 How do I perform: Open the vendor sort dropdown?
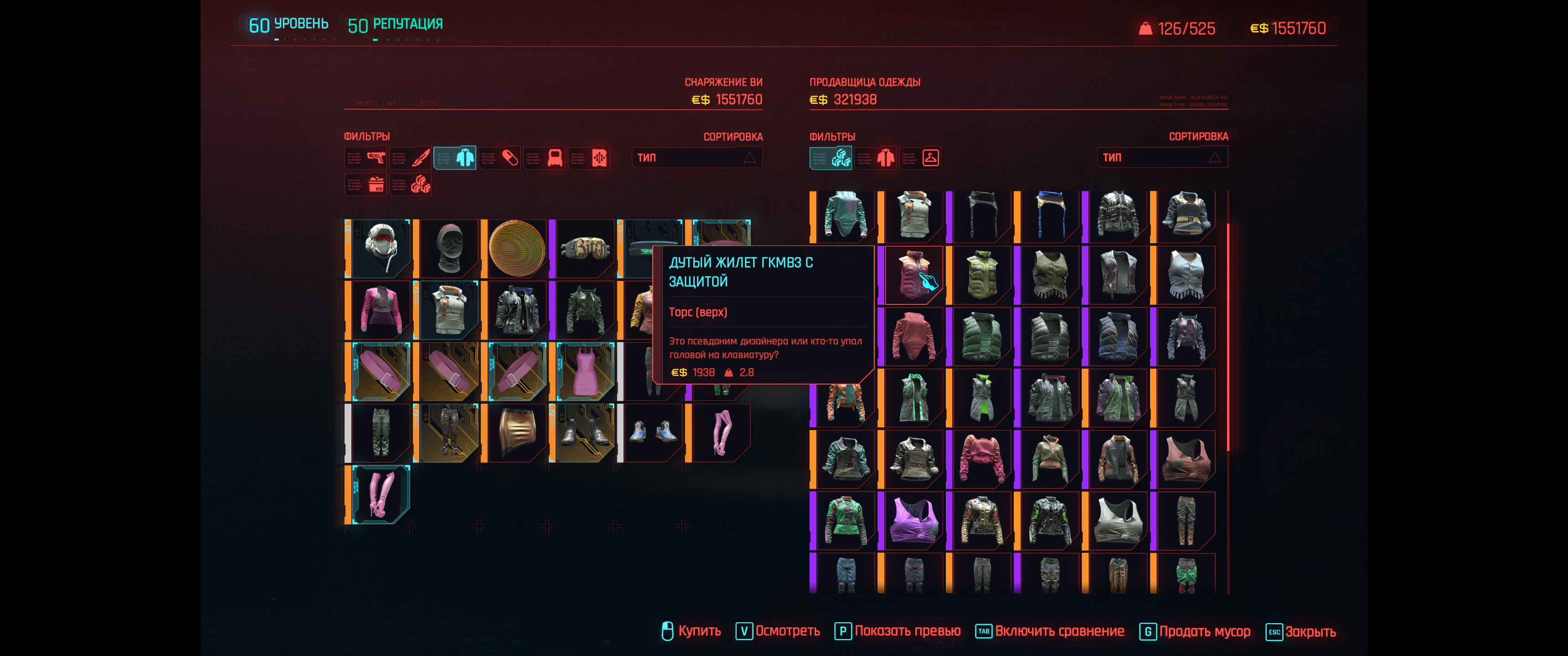pos(1162,158)
